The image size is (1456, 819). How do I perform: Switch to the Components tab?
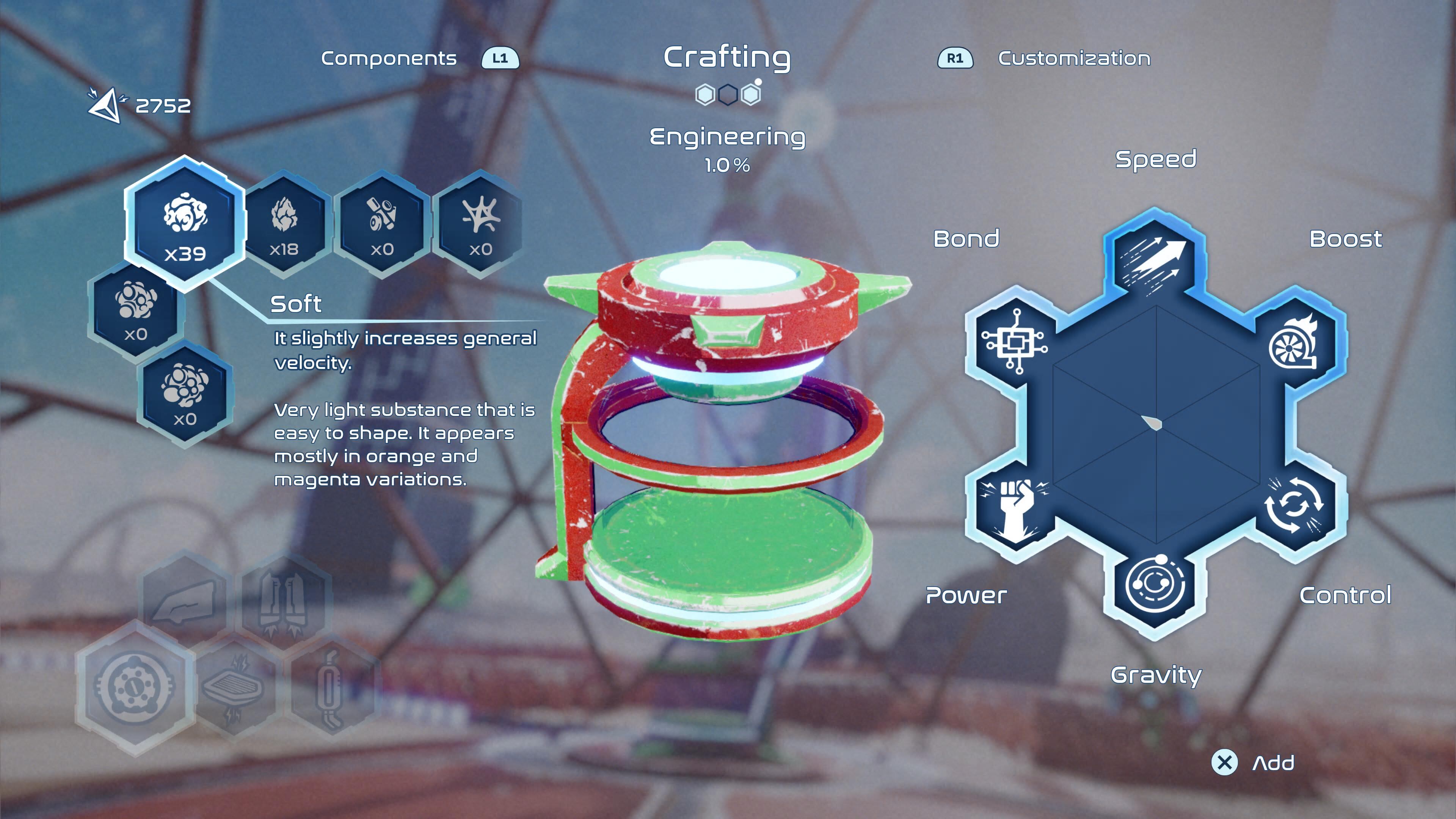tap(389, 58)
